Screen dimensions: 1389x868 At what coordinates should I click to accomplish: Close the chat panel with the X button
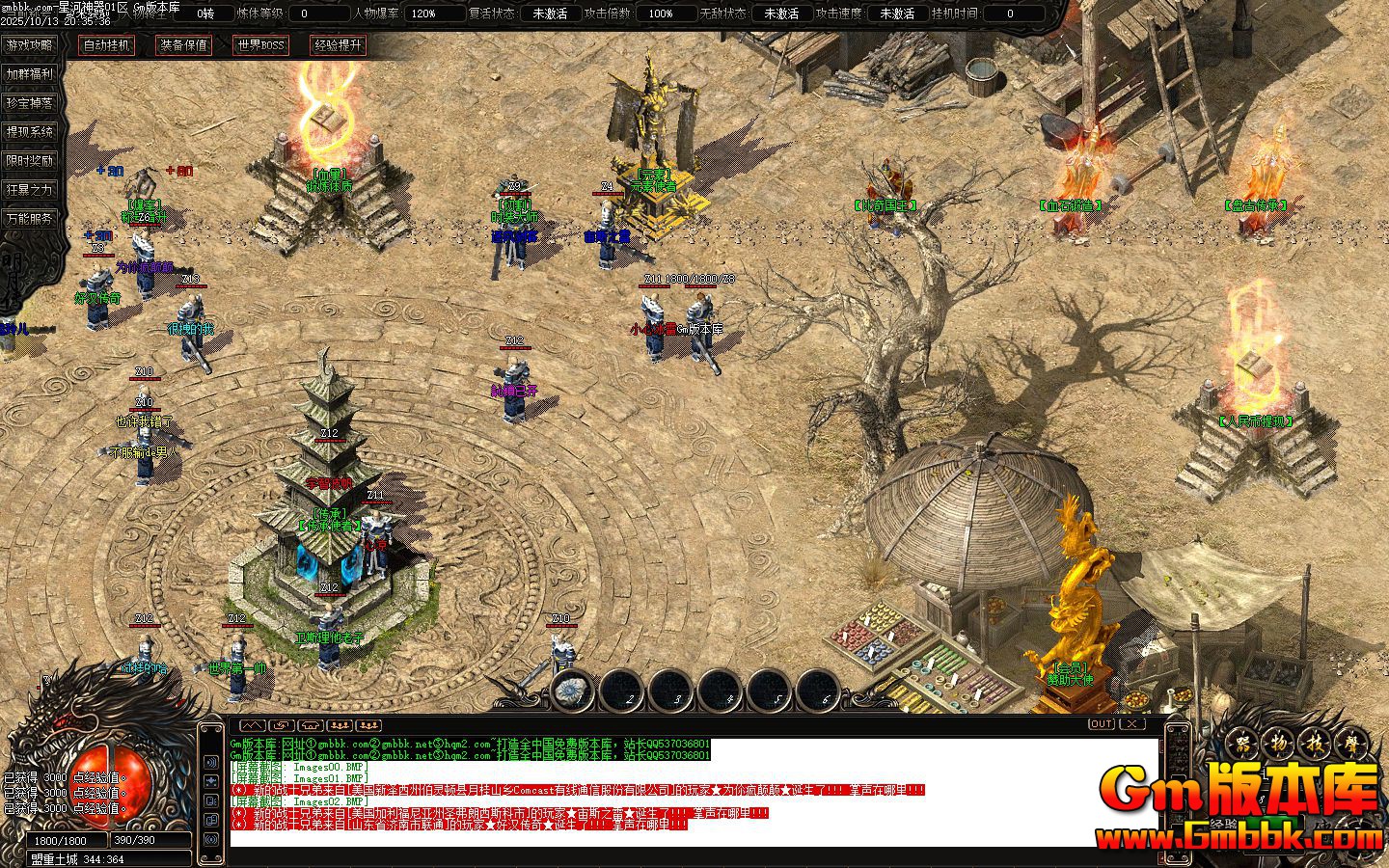click(1132, 723)
